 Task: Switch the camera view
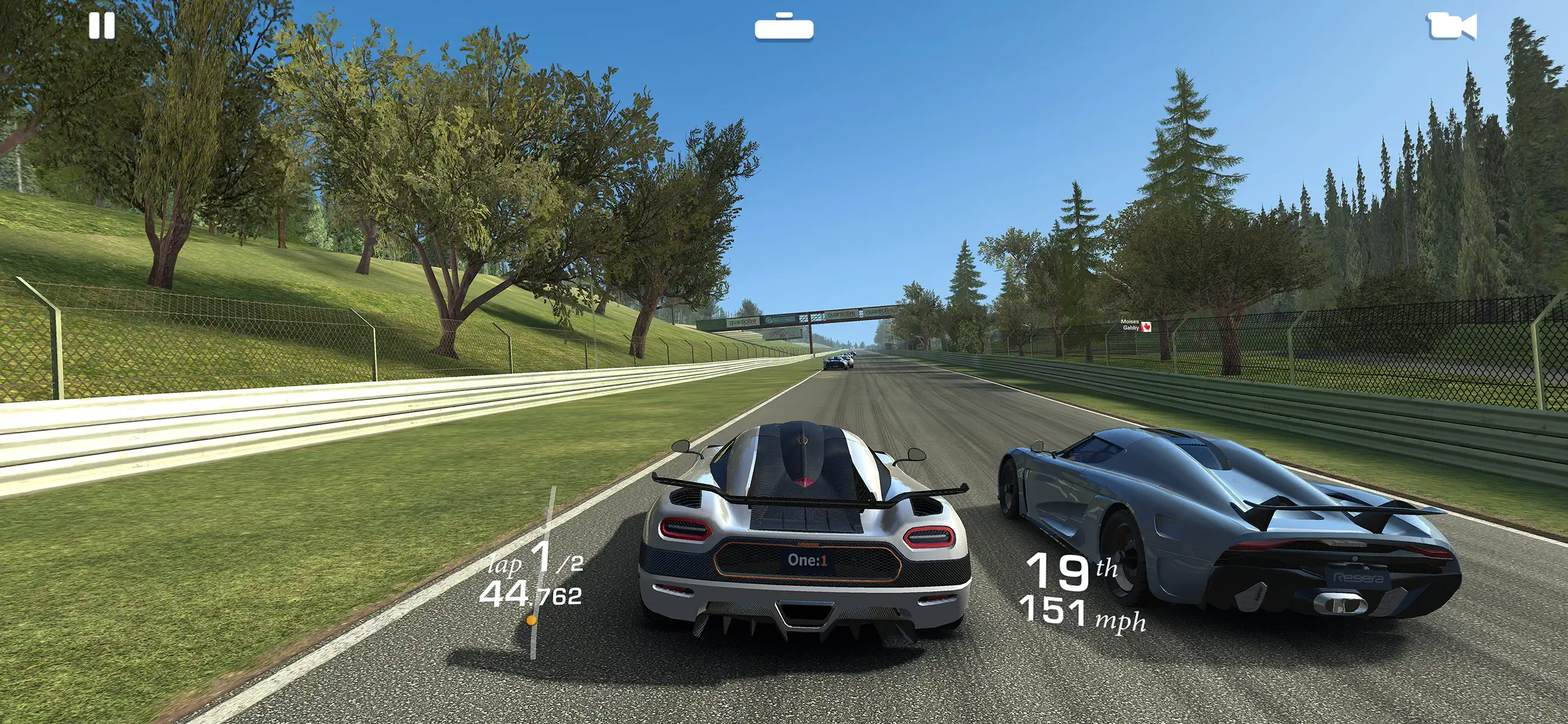[x=1452, y=27]
